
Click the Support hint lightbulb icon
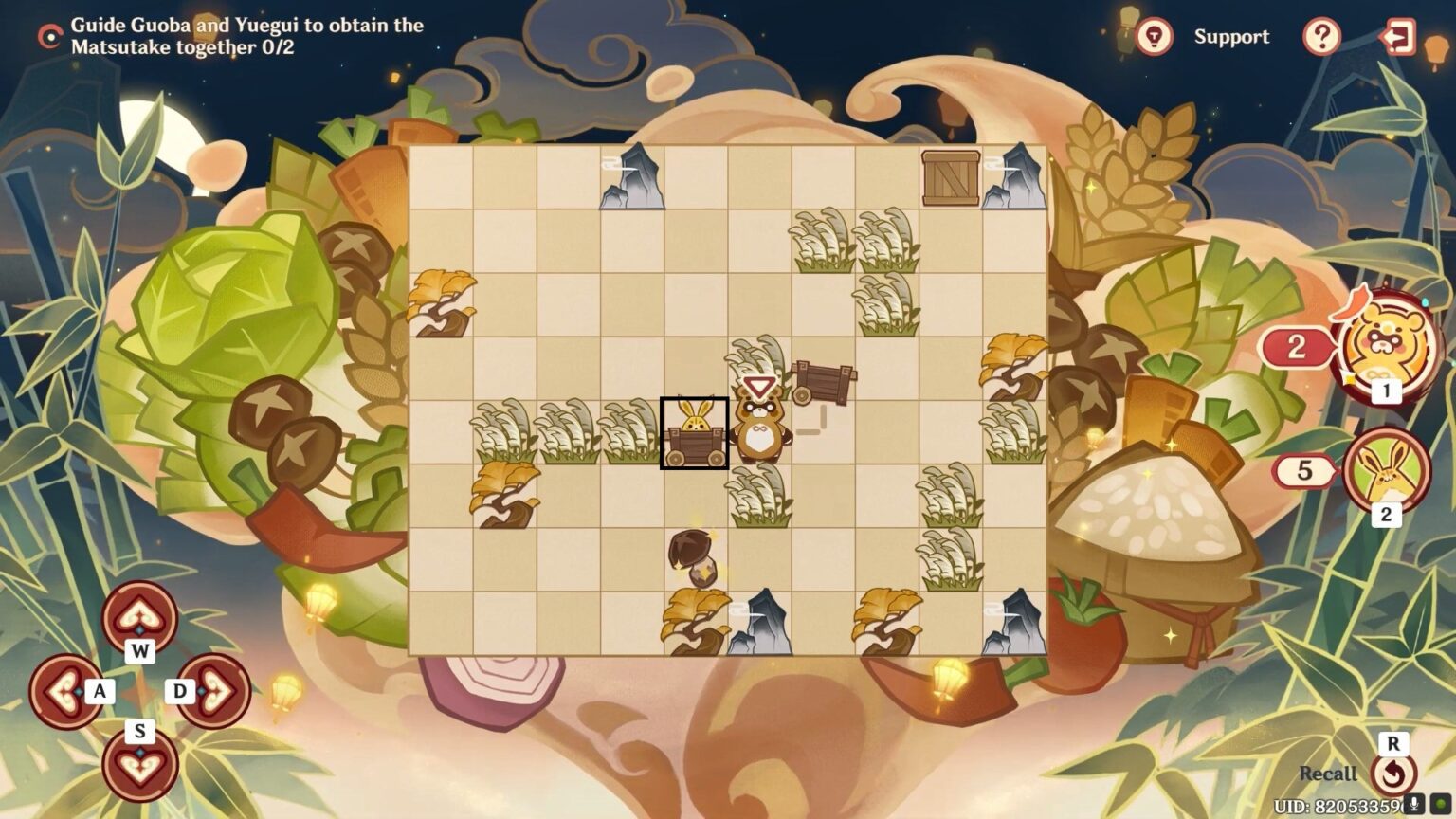click(x=1153, y=37)
